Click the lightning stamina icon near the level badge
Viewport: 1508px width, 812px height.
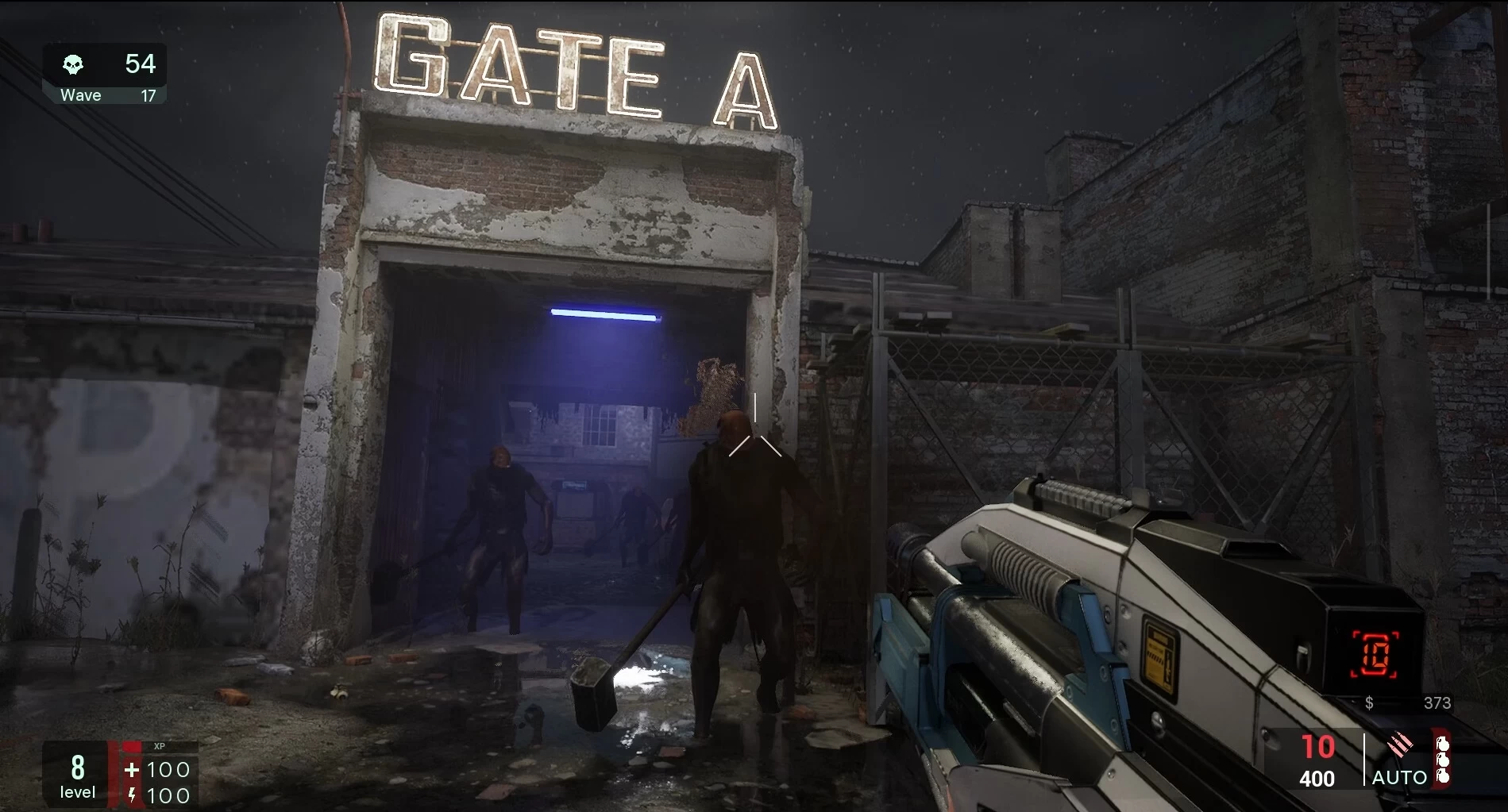(x=130, y=795)
